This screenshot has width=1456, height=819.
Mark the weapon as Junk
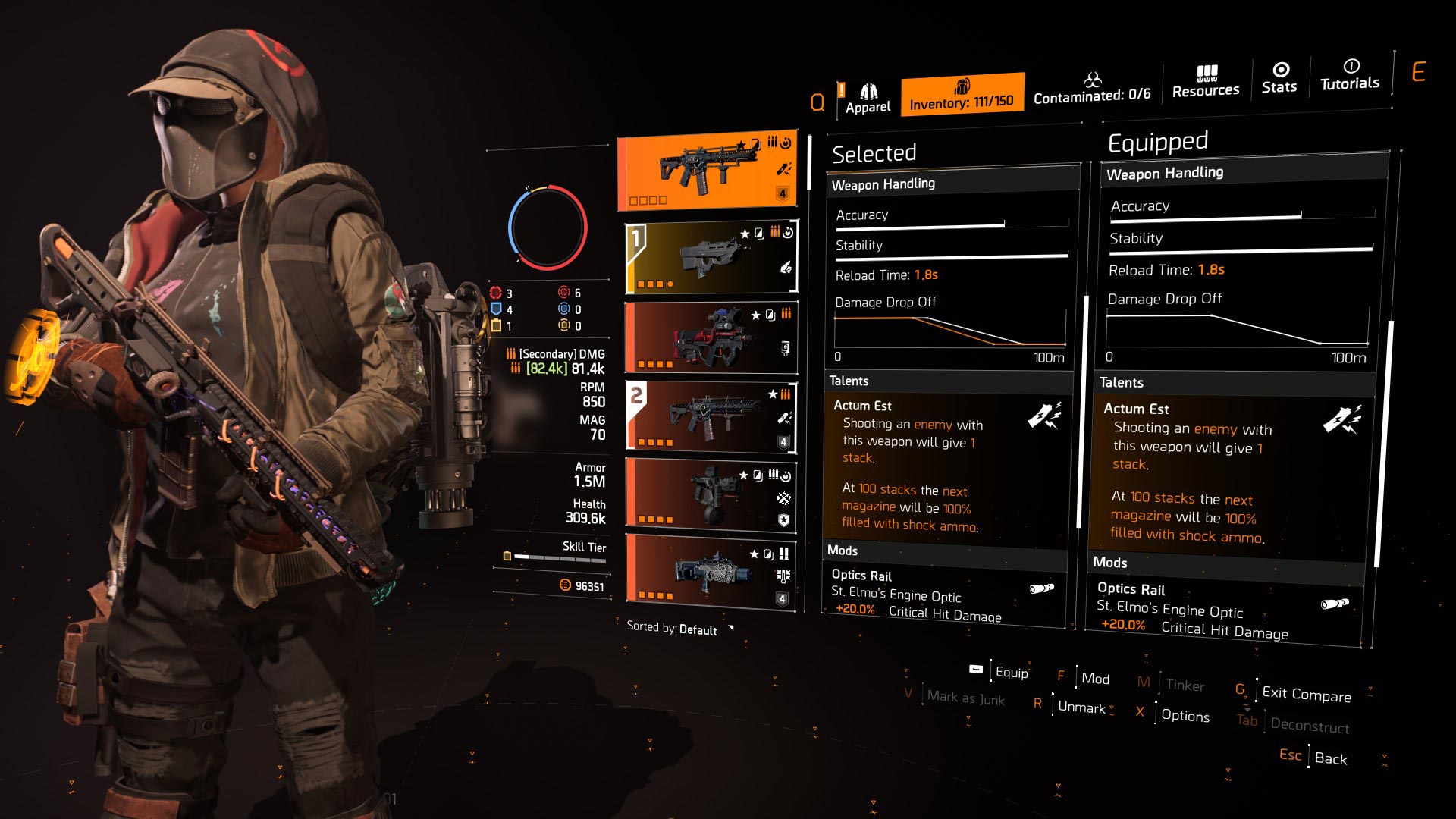[x=965, y=698]
